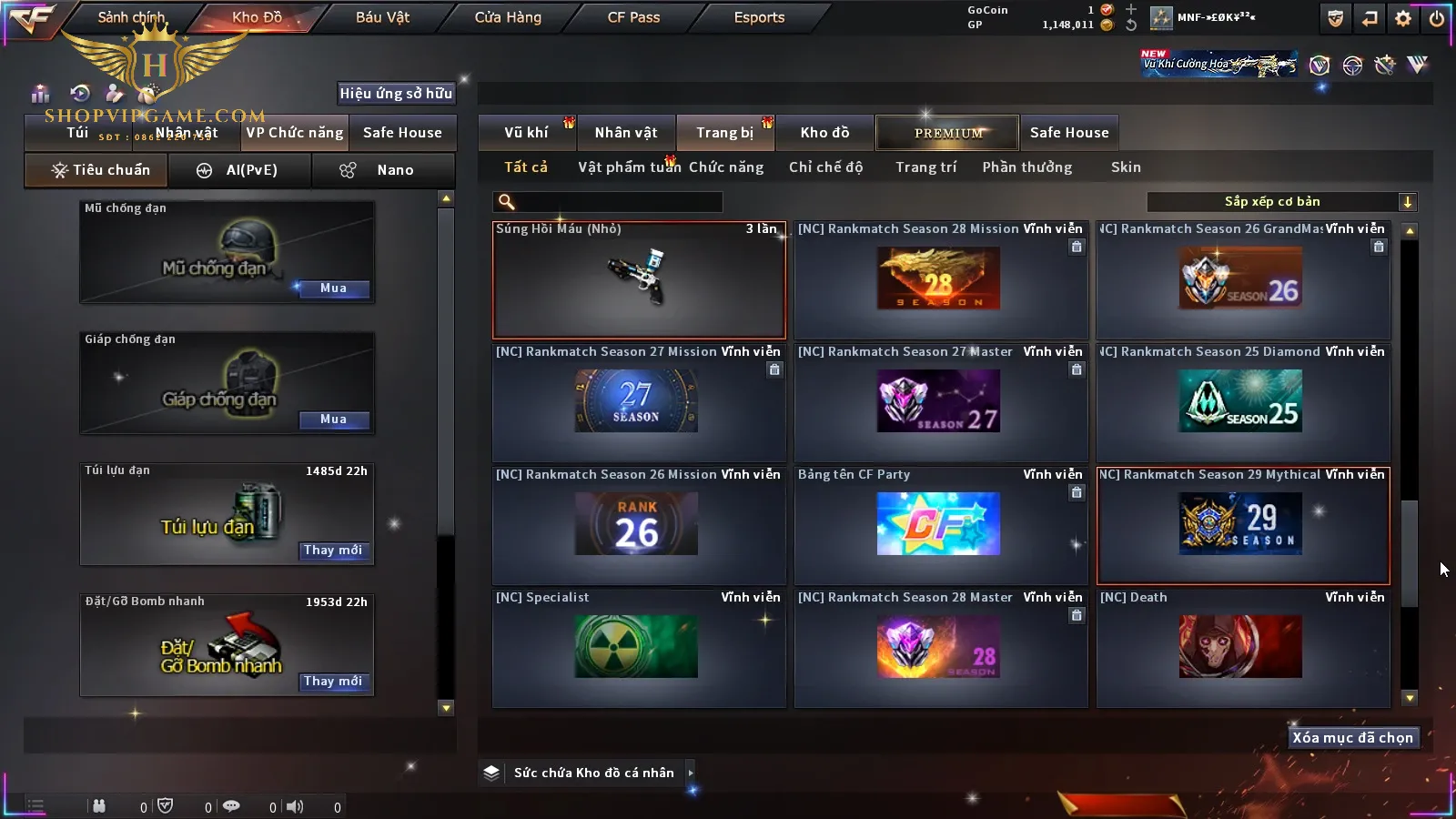Switch to the Vũ khí inventory tab
This screenshot has width=1456, height=819.
pyautogui.click(x=526, y=133)
